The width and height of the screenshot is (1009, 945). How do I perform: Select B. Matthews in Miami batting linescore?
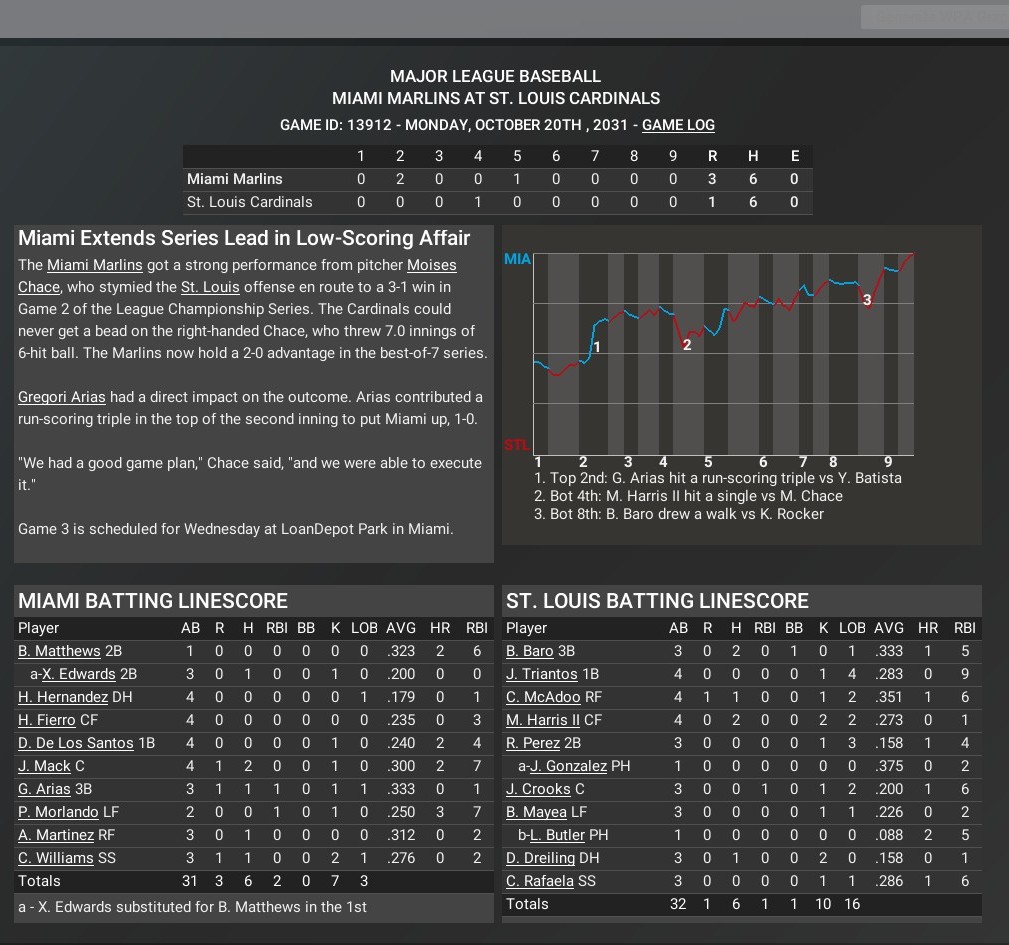point(59,651)
